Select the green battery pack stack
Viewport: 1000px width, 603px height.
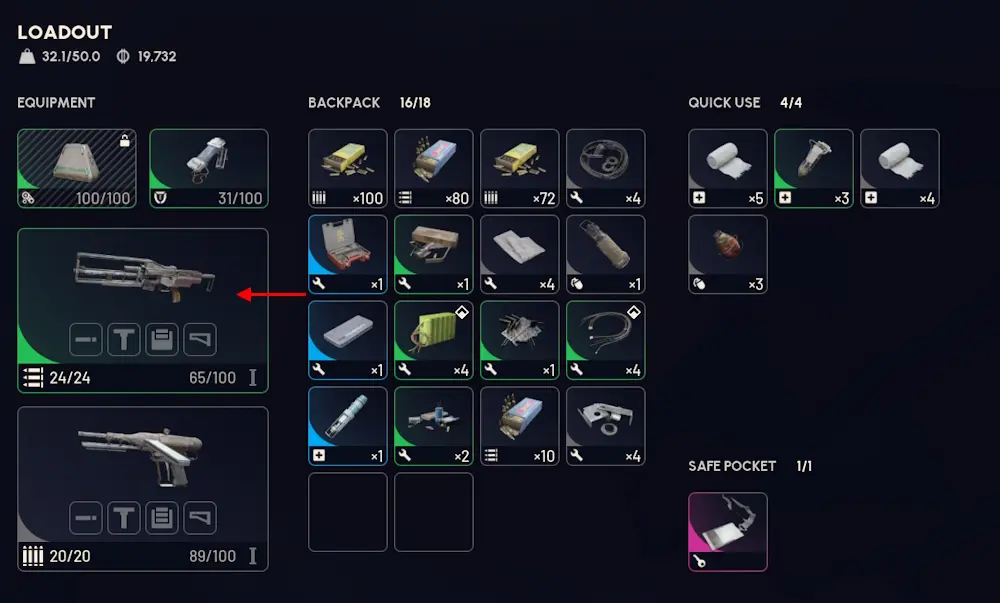pyautogui.click(x=433, y=340)
